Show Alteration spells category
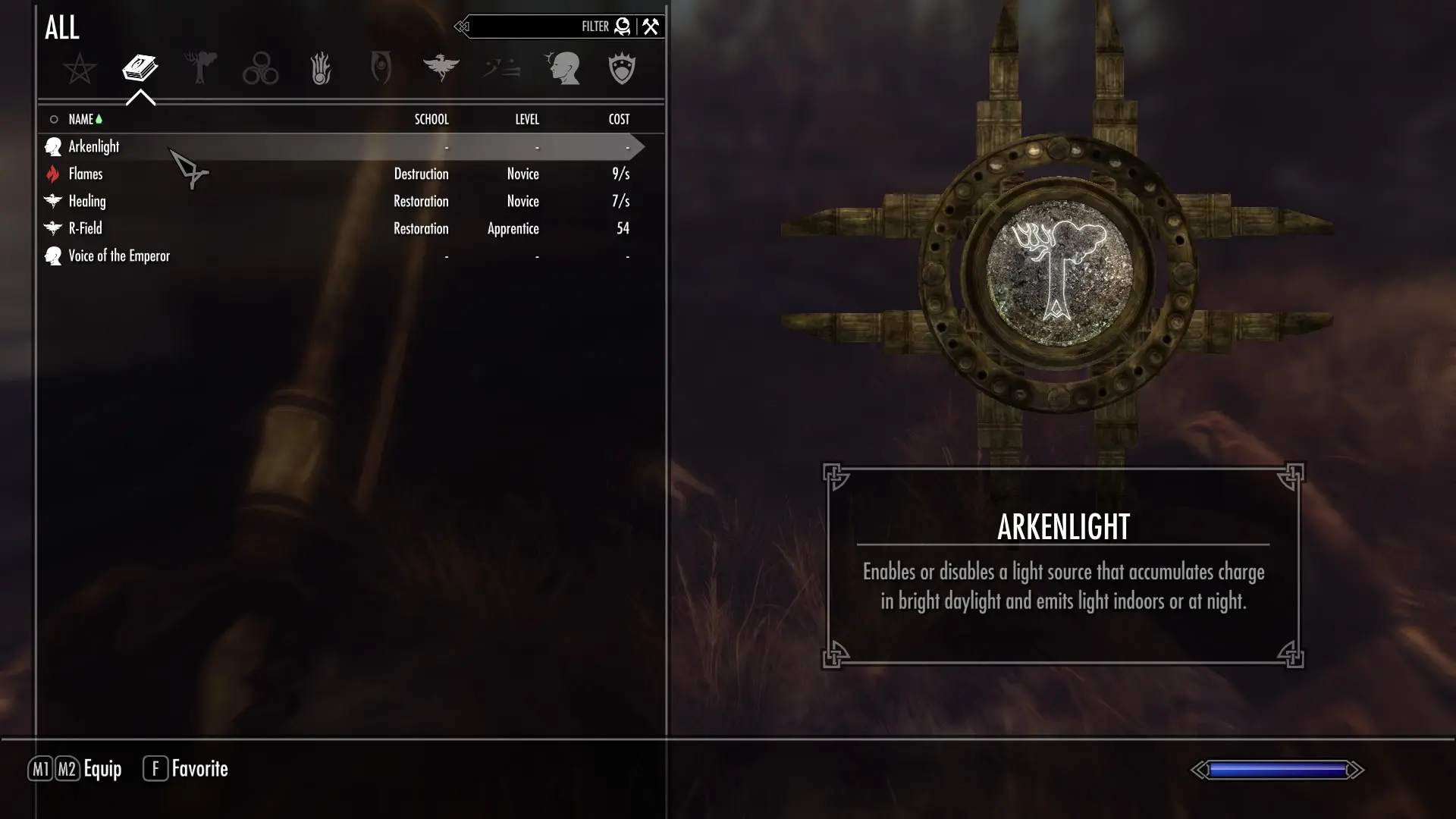1456x819 pixels. tap(200, 68)
